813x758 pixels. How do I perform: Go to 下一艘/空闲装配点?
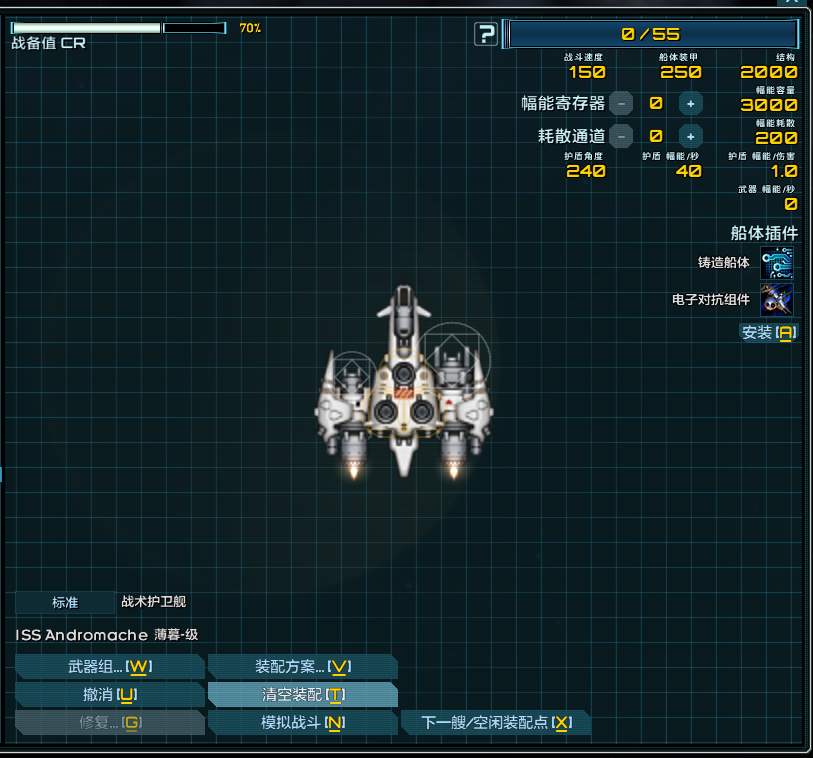(x=495, y=722)
